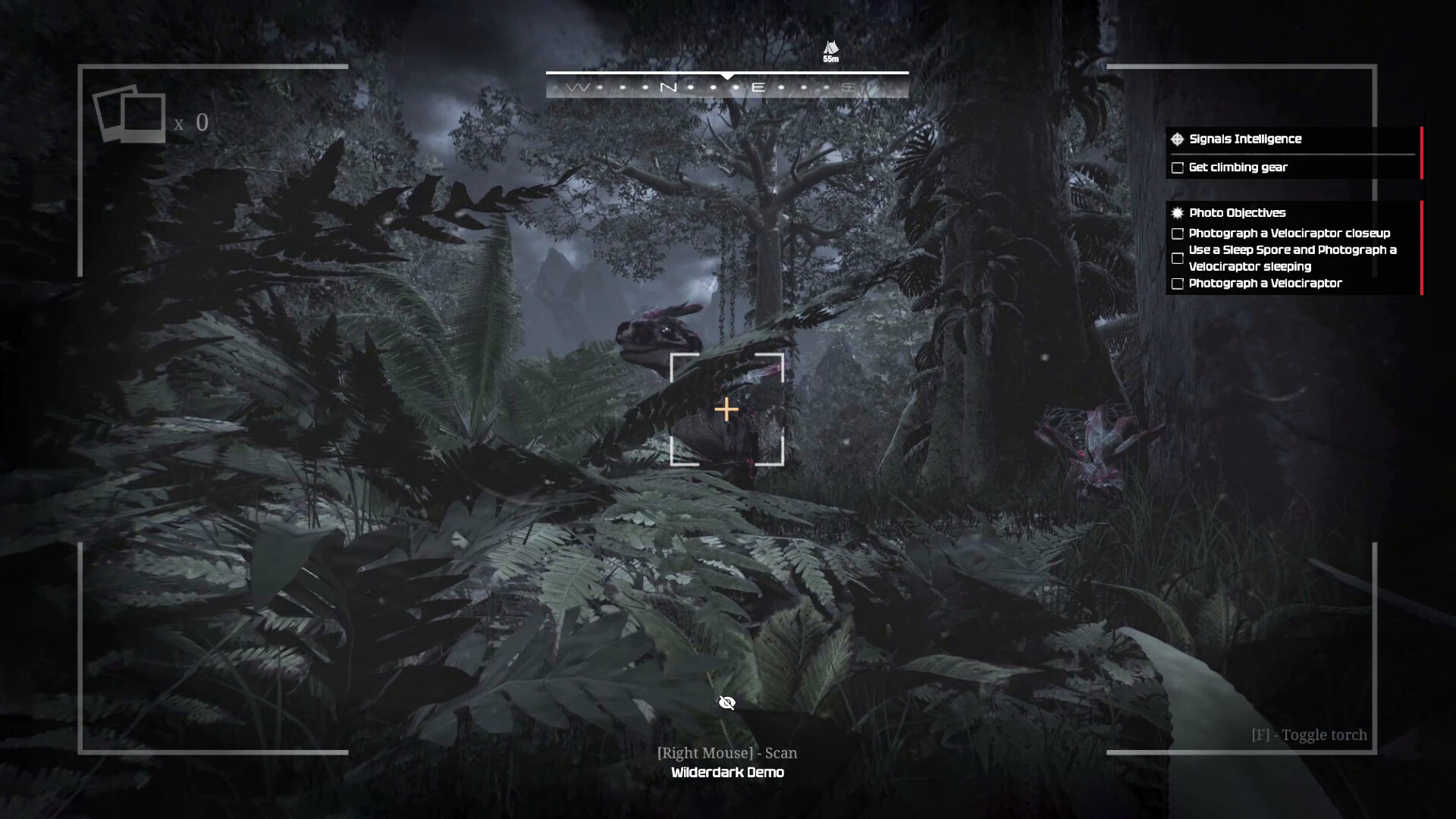This screenshot has height=819, width=1456.
Task: Select the Signals Intelligence quest header
Action: point(1244,139)
